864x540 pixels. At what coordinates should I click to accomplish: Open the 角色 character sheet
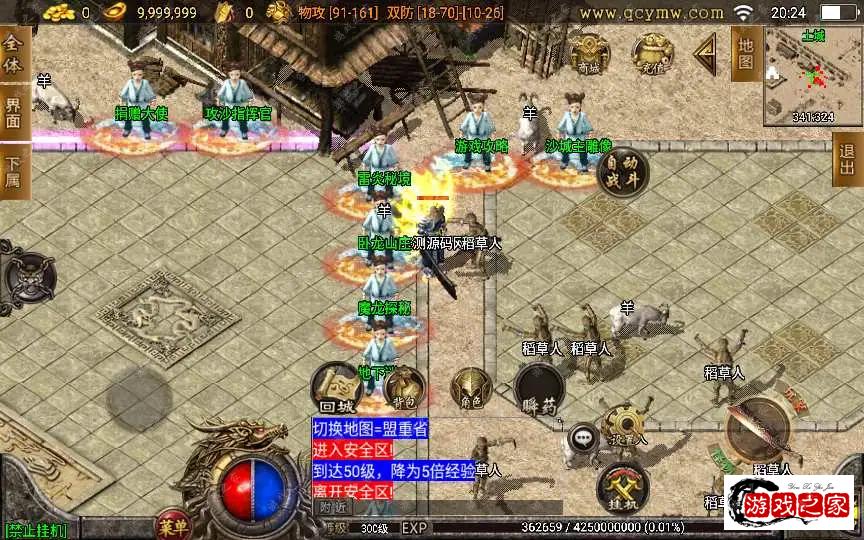coord(472,388)
